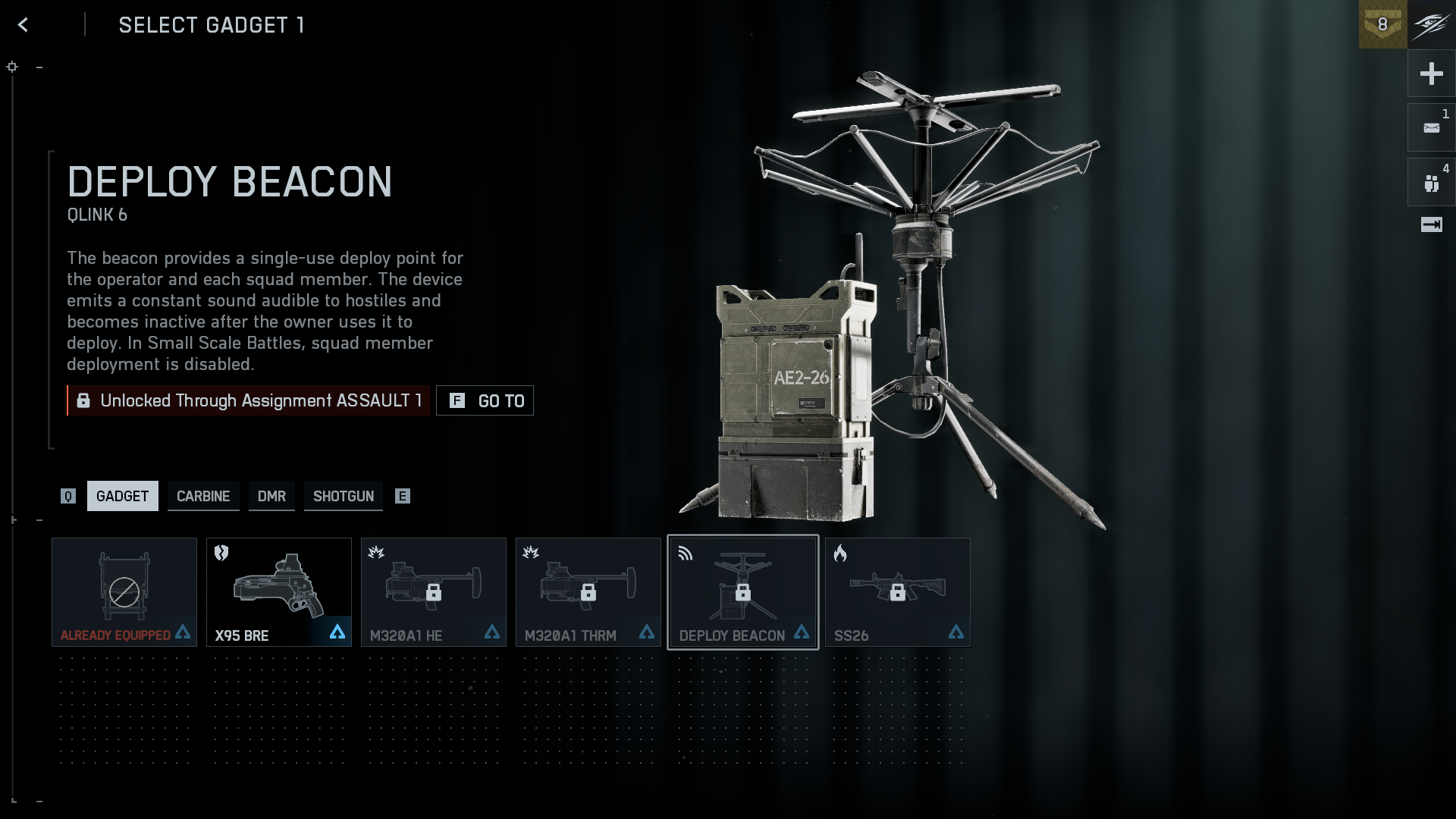Open the winged emblem profile icon
1456x819 pixels.
coord(1432,24)
